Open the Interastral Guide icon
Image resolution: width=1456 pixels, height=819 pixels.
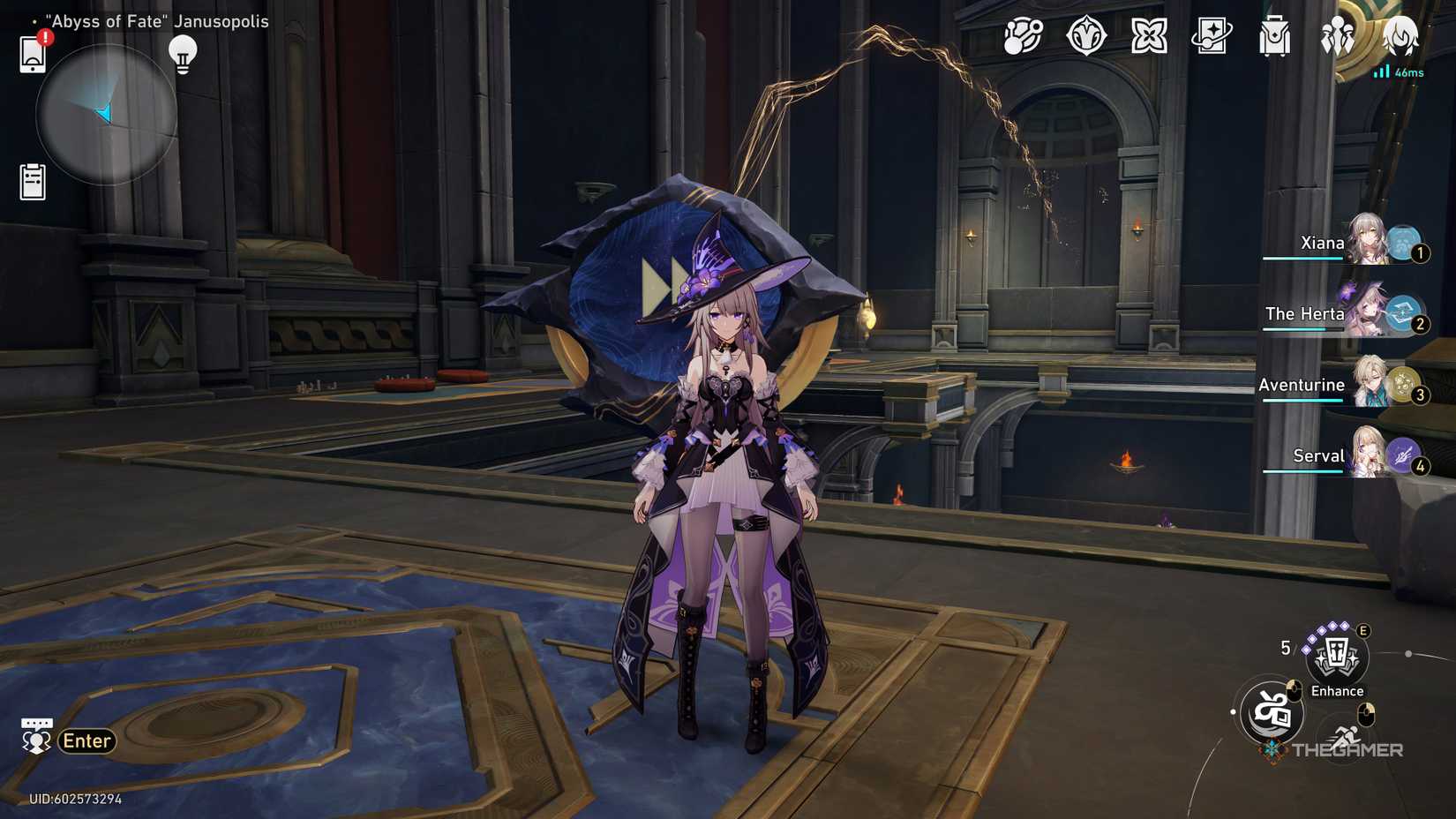click(1021, 37)
